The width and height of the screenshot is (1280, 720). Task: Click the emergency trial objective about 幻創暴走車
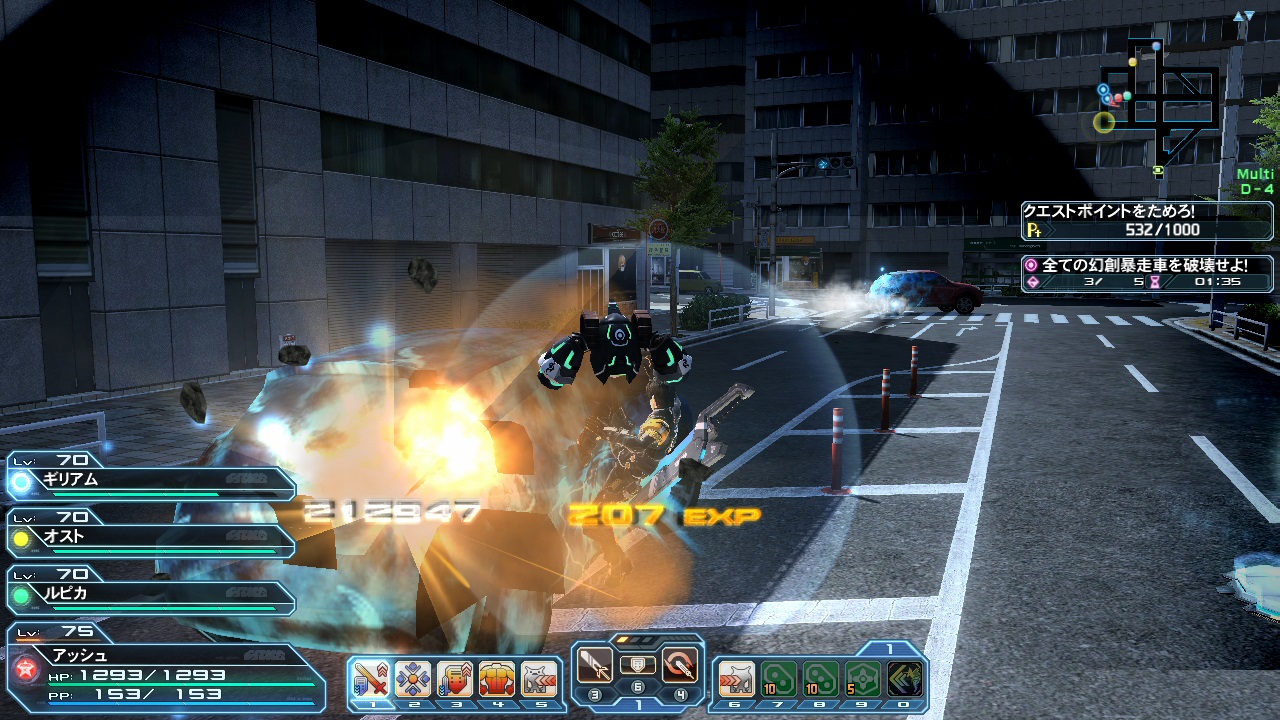tap(1146, 273)
